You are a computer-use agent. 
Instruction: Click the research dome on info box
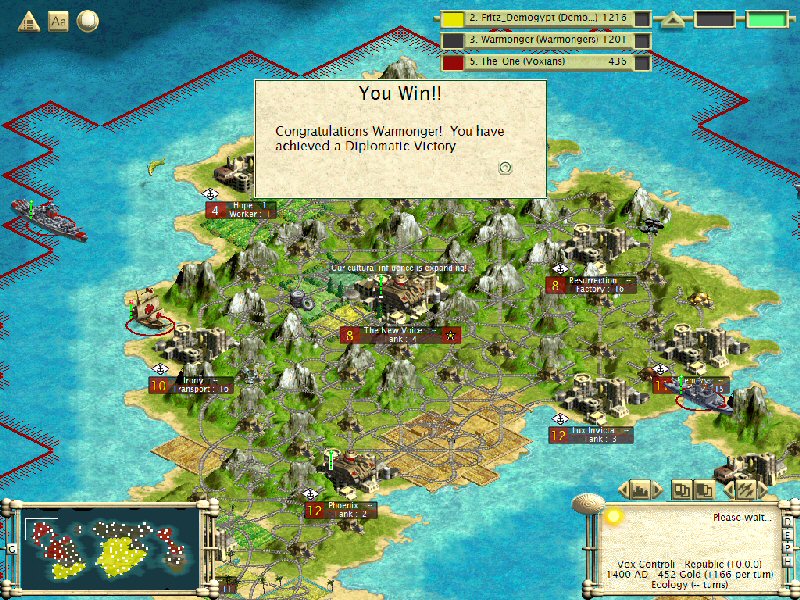point(612,515)
